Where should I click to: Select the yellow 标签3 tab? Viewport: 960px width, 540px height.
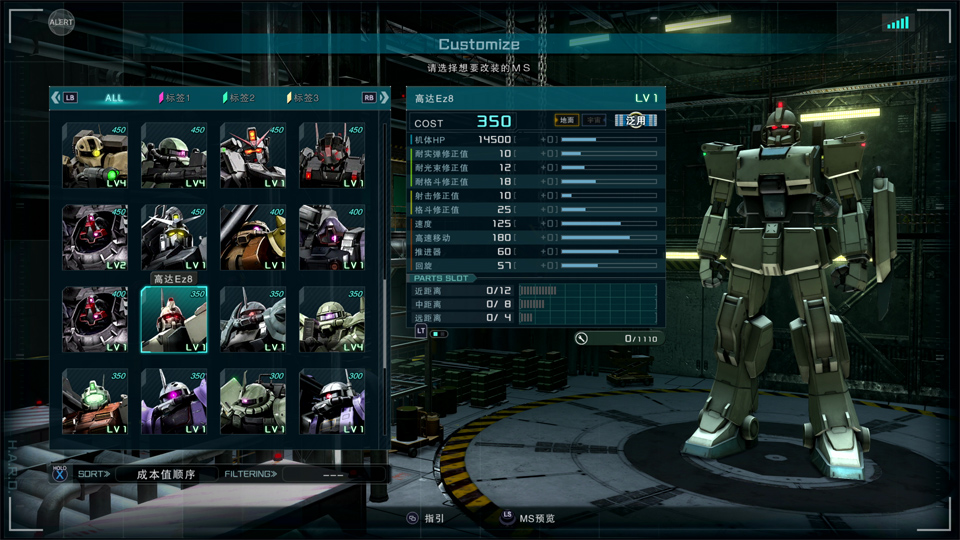coord(304,98)
